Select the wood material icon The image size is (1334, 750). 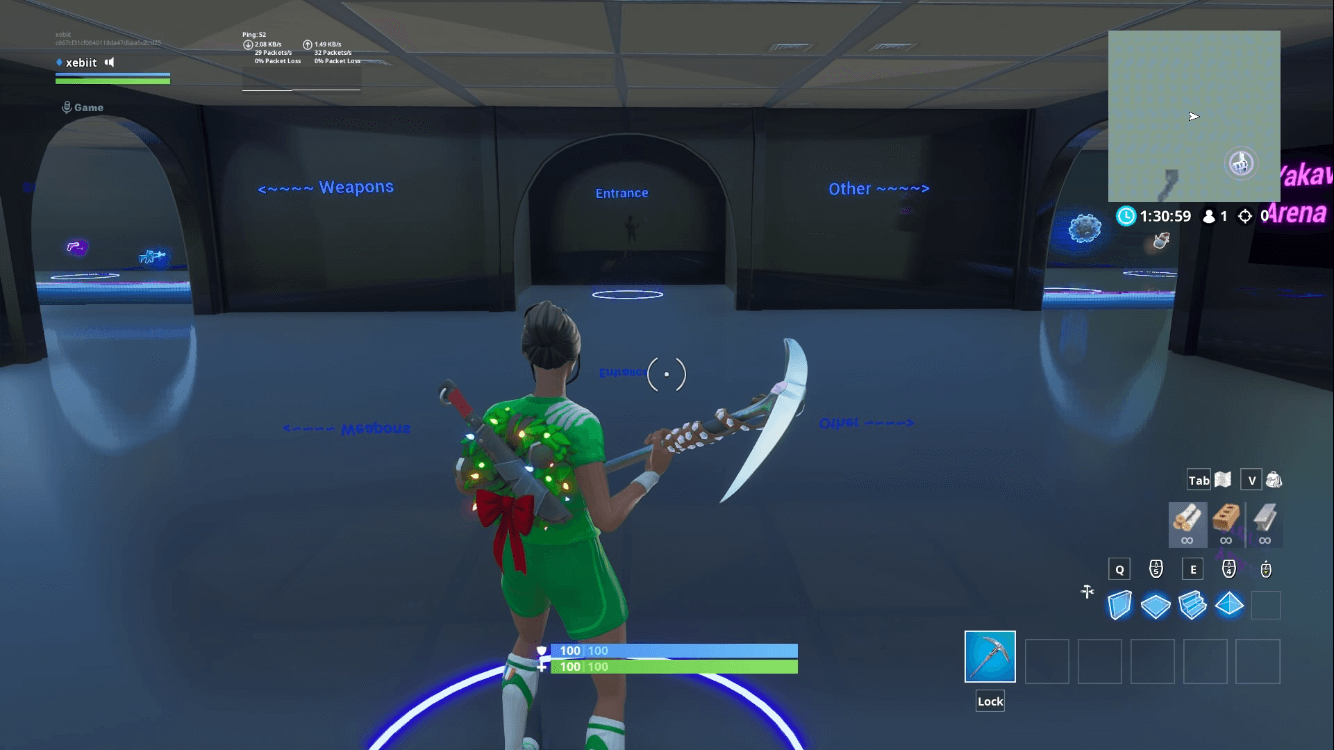[1188, 520]
